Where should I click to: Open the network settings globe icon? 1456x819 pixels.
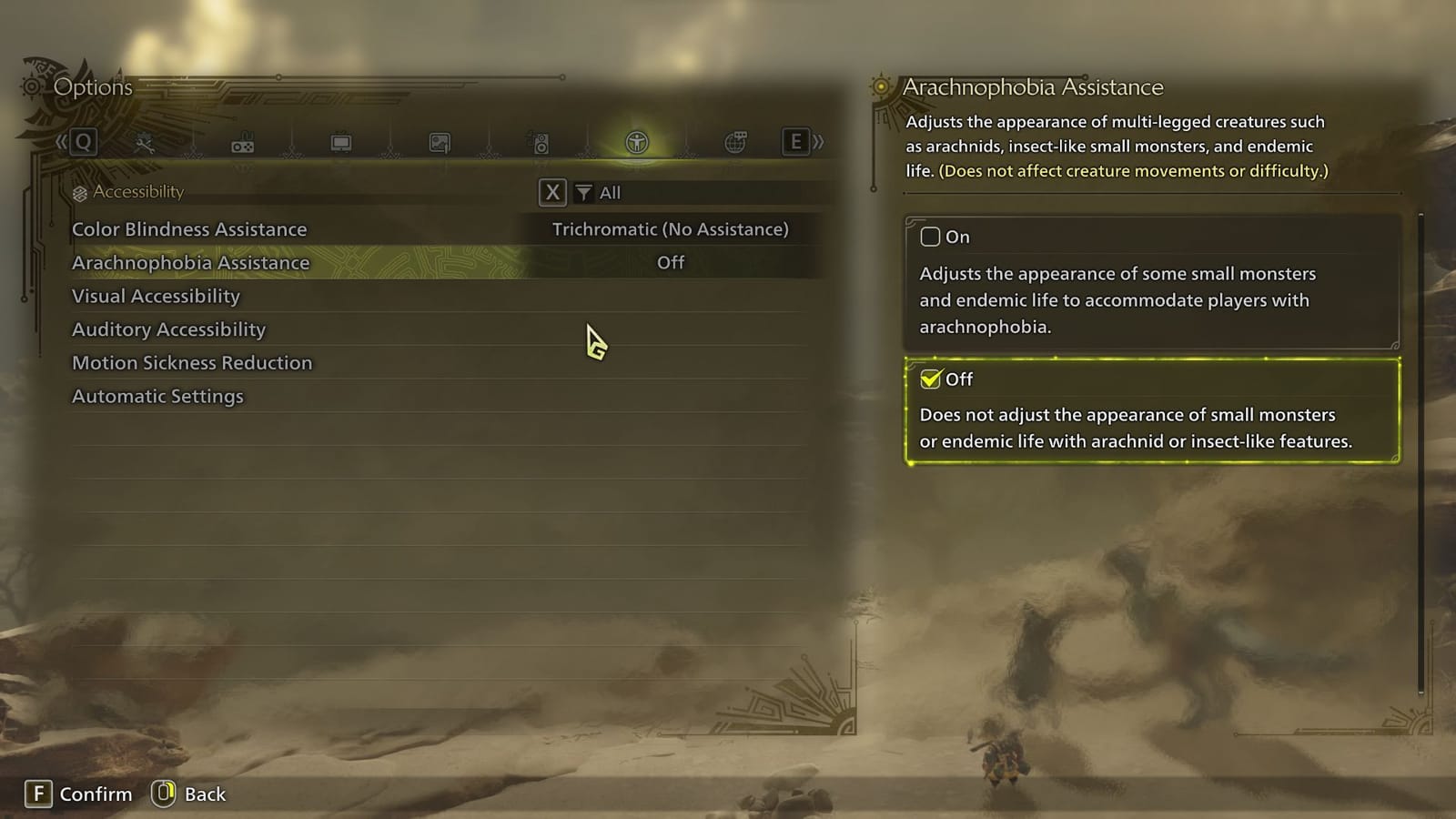coord(735,143)
